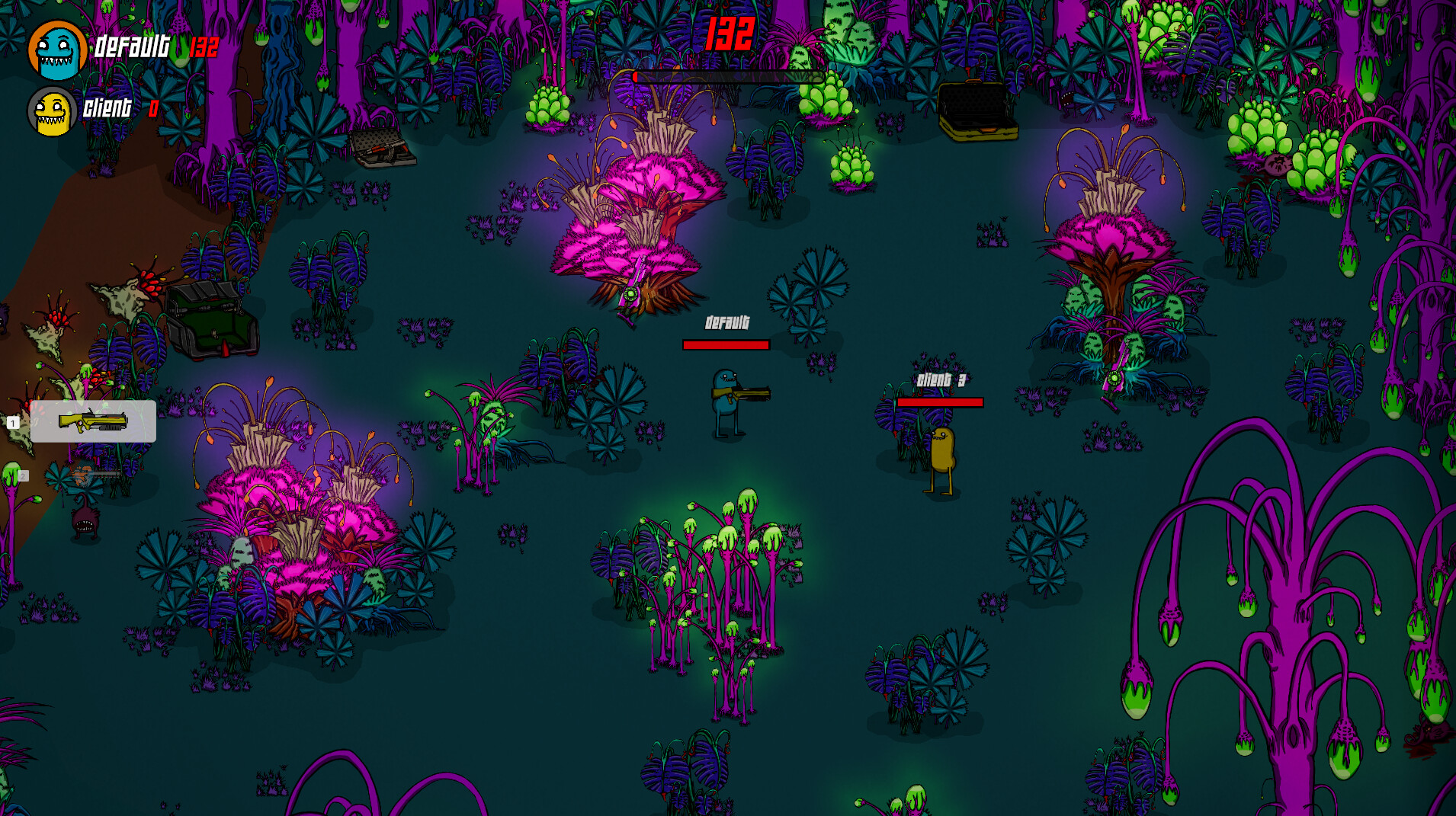Viewport: 1456px width, 816px height.
Task: Click the boss health bar at top center
Action: [728, 77]
